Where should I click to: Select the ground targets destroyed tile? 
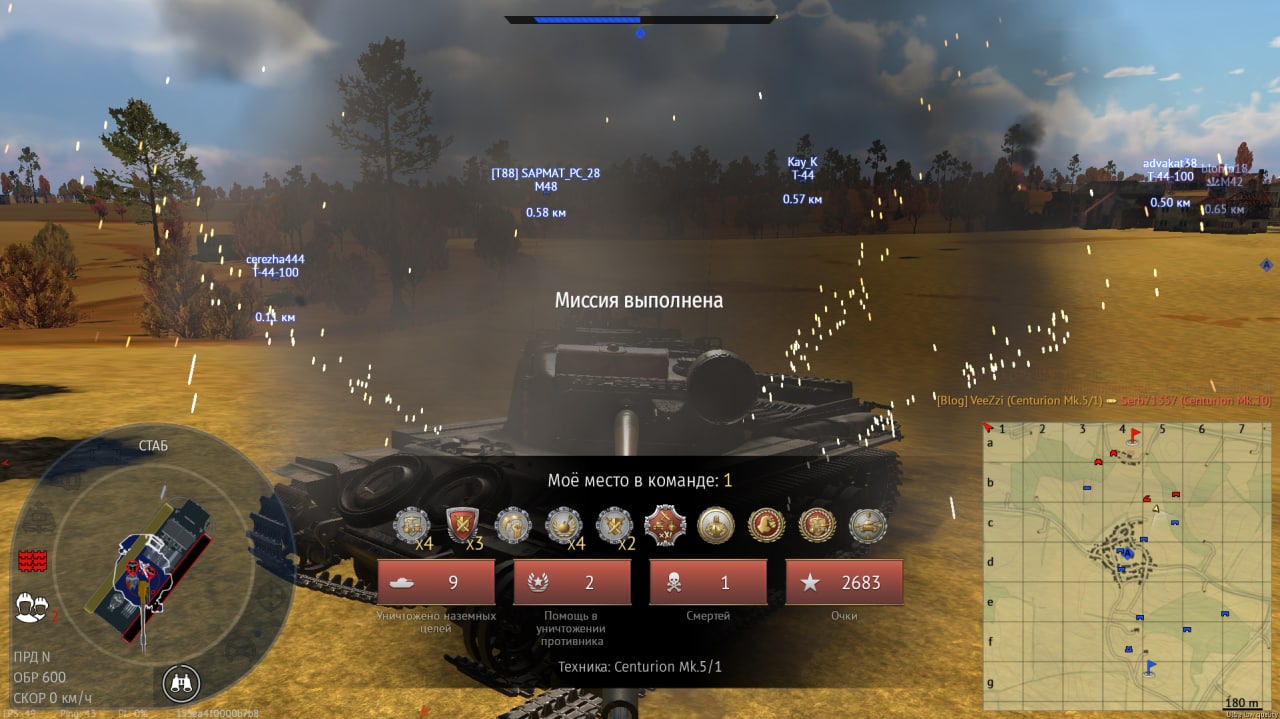436,582
